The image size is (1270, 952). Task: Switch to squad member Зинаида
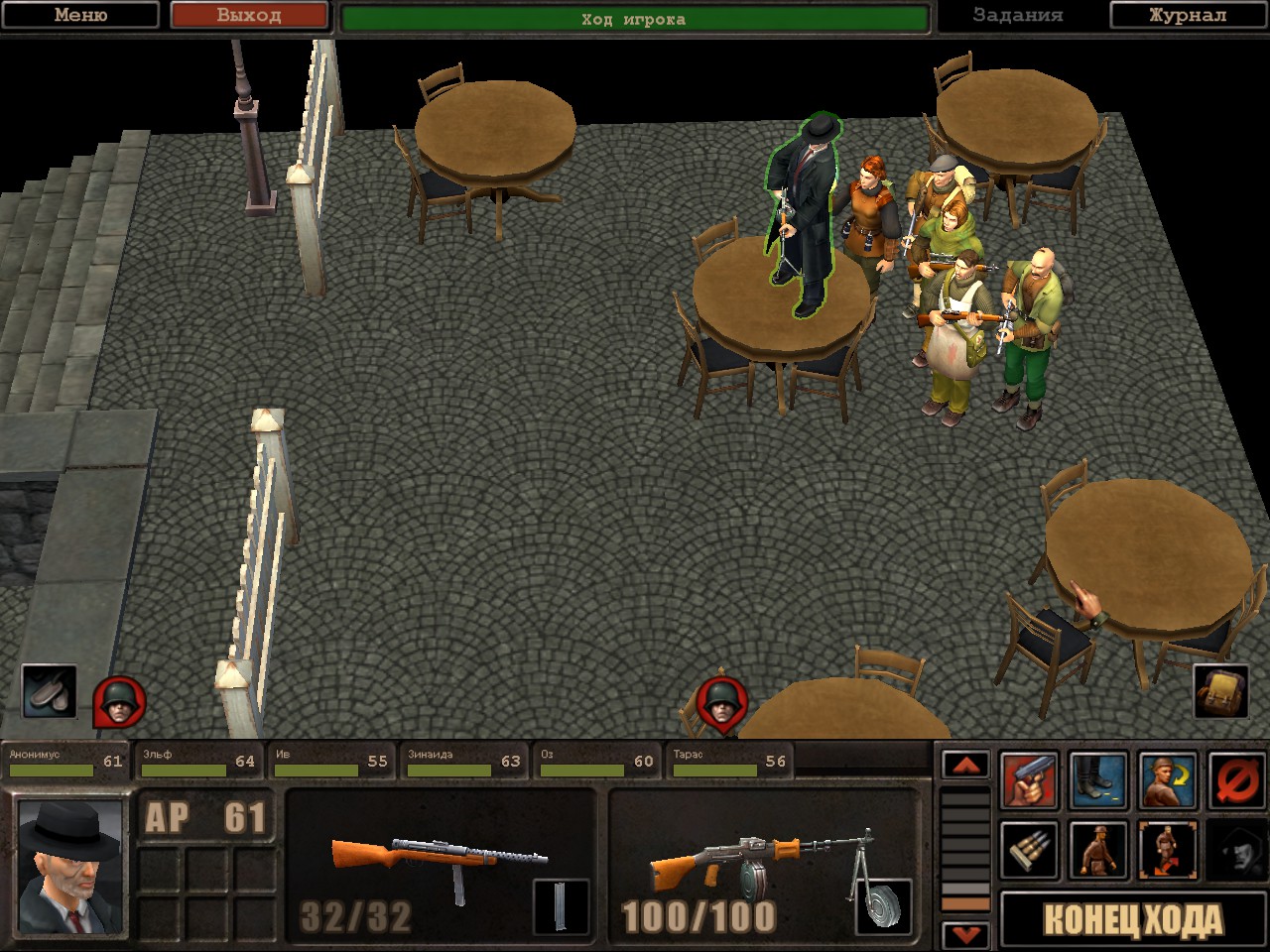(x=464, y=762)
